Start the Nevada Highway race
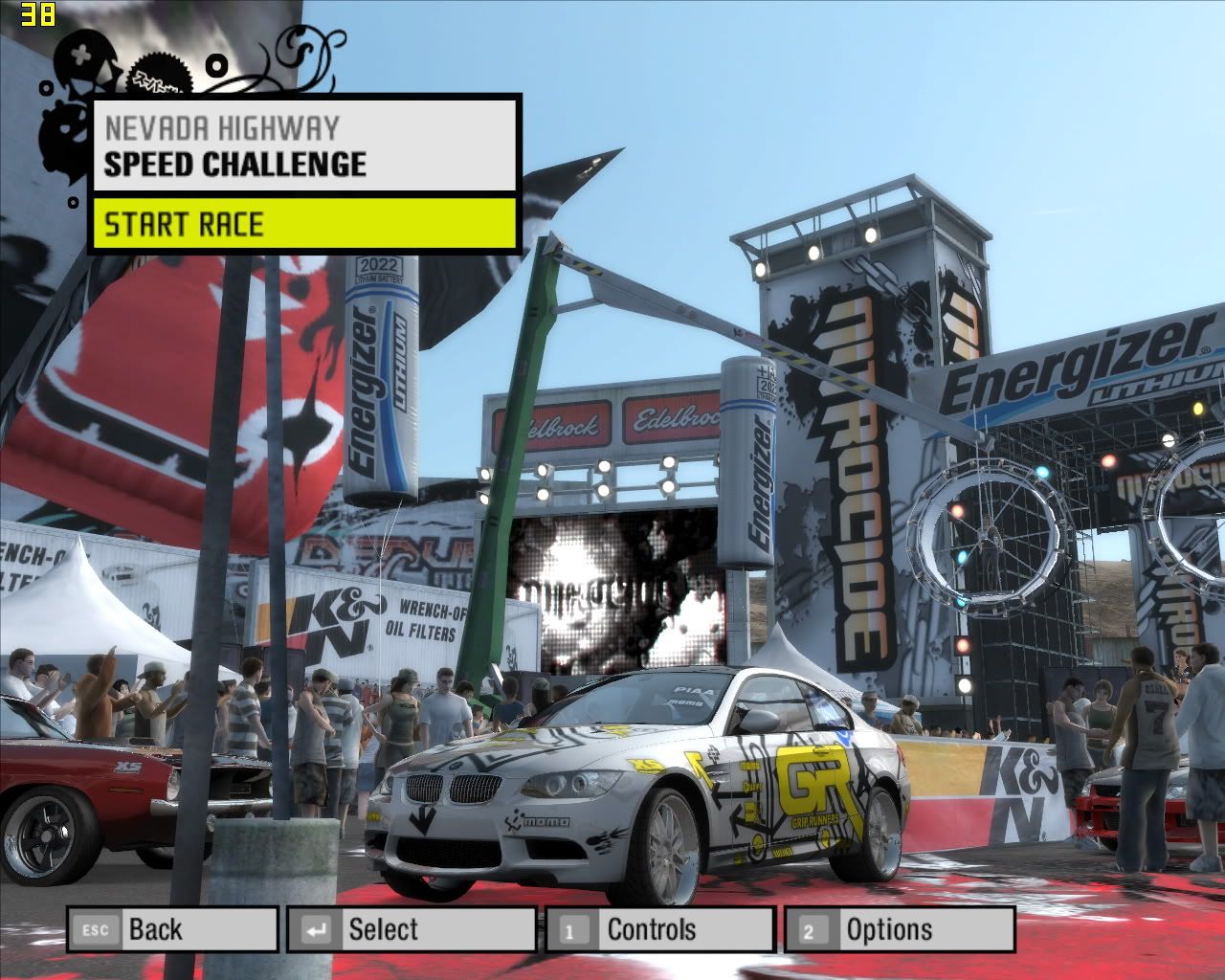This screenshot has width=1225, height=980. click(304, 225)
